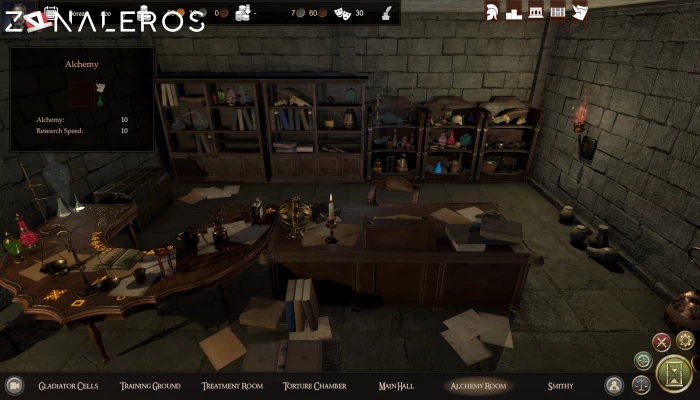Click the round camera button beside Gladiator Cells
Viewport: 700px width, 400px height.
[x=15, y=385]
